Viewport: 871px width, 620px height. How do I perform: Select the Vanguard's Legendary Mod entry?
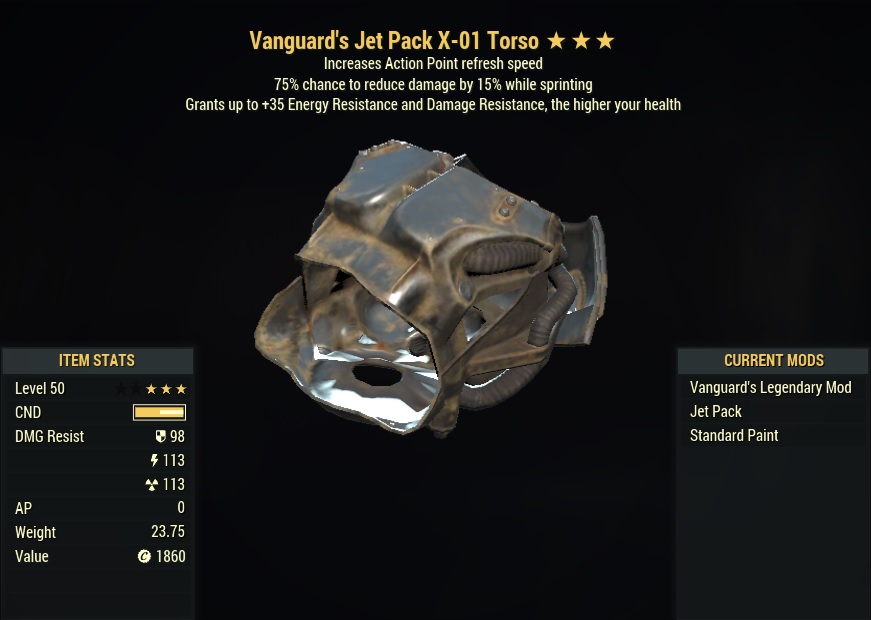coord(770,388)
